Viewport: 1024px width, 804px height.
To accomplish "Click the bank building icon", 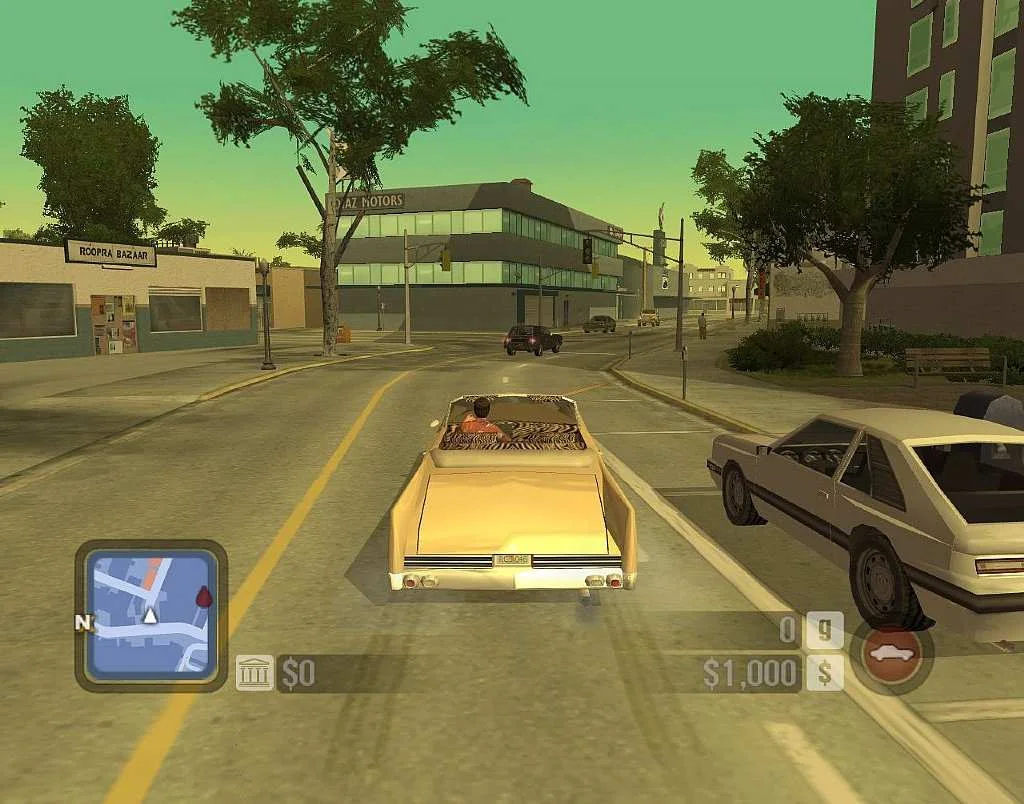I will coord(254,673).
